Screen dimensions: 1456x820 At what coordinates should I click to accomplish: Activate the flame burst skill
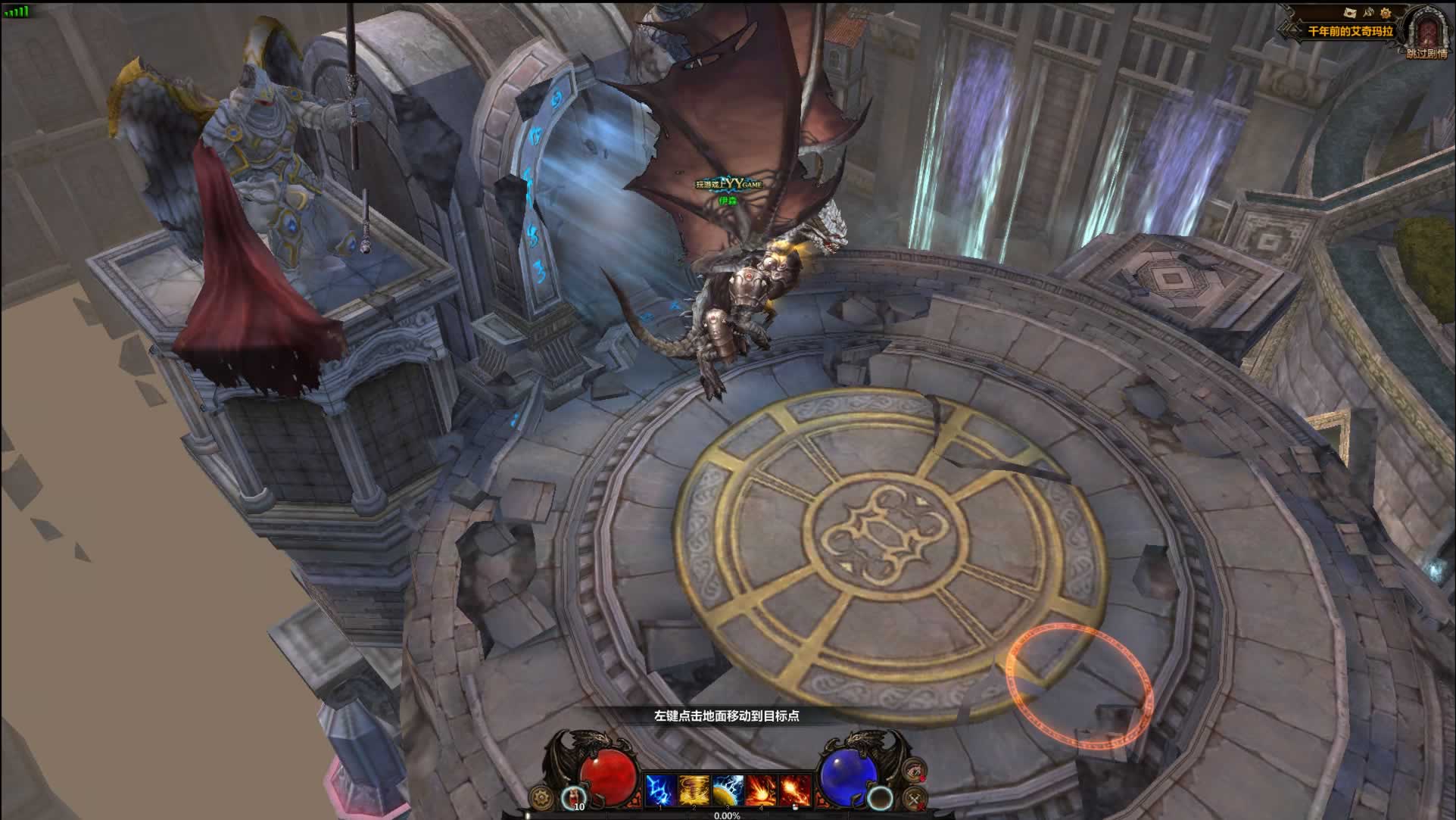tap(794, 791)
